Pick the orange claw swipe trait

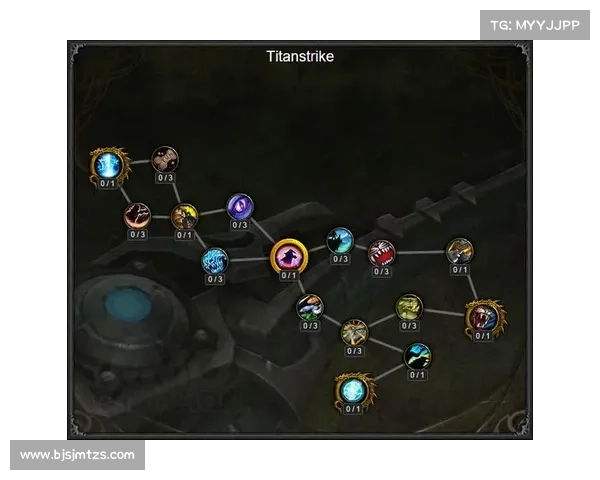(137, 214)
